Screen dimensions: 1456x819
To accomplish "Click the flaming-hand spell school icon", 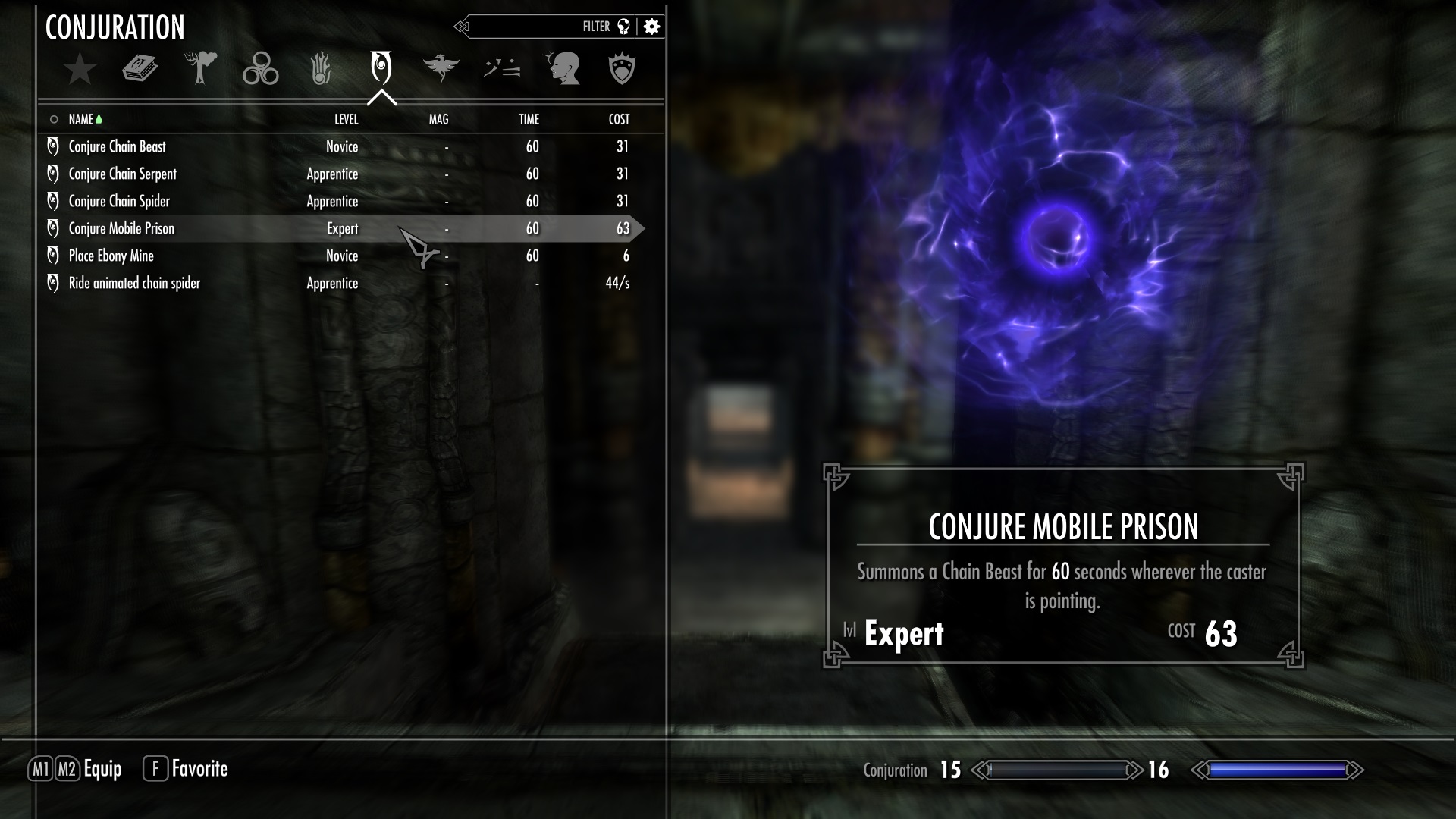I will [321, 67].
